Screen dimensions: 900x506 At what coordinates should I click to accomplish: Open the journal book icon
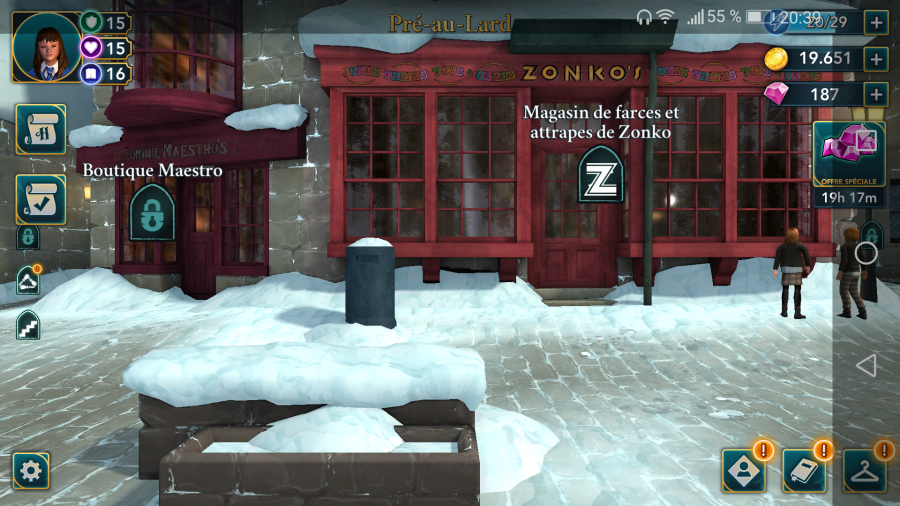[804, 470]
